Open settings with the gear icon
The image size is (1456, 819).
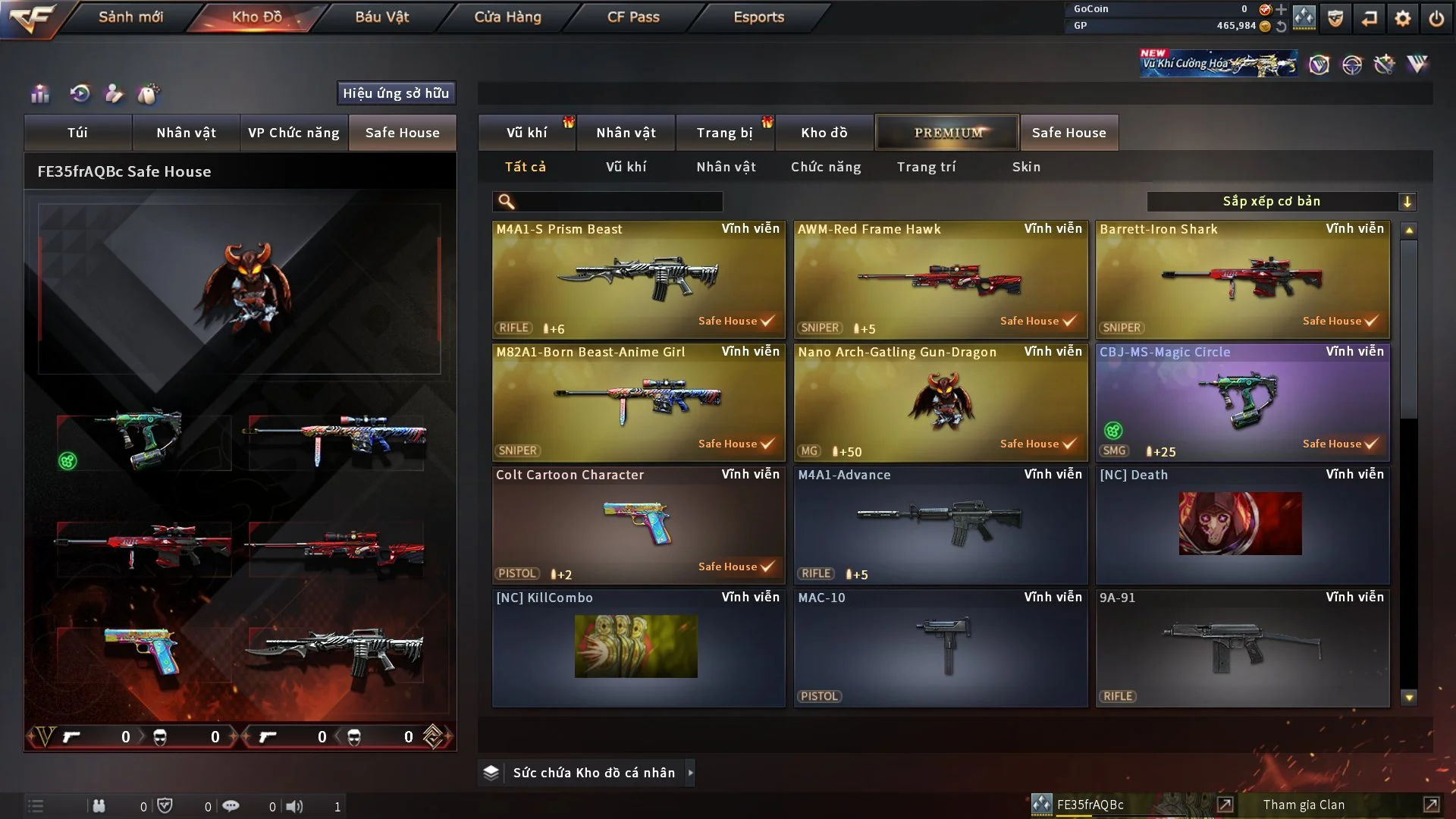pos(1403,18)
